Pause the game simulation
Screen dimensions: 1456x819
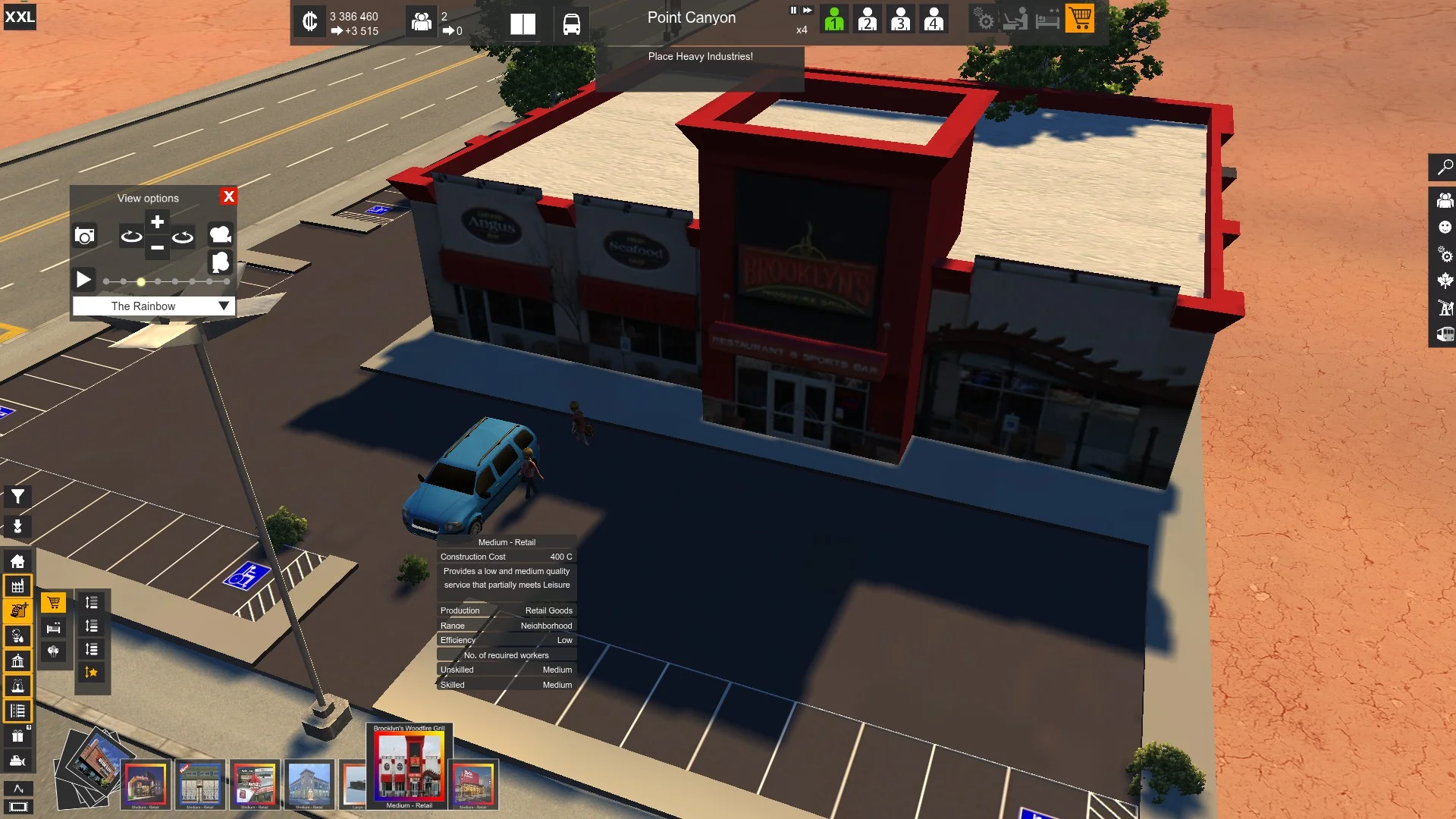[793, 11]
